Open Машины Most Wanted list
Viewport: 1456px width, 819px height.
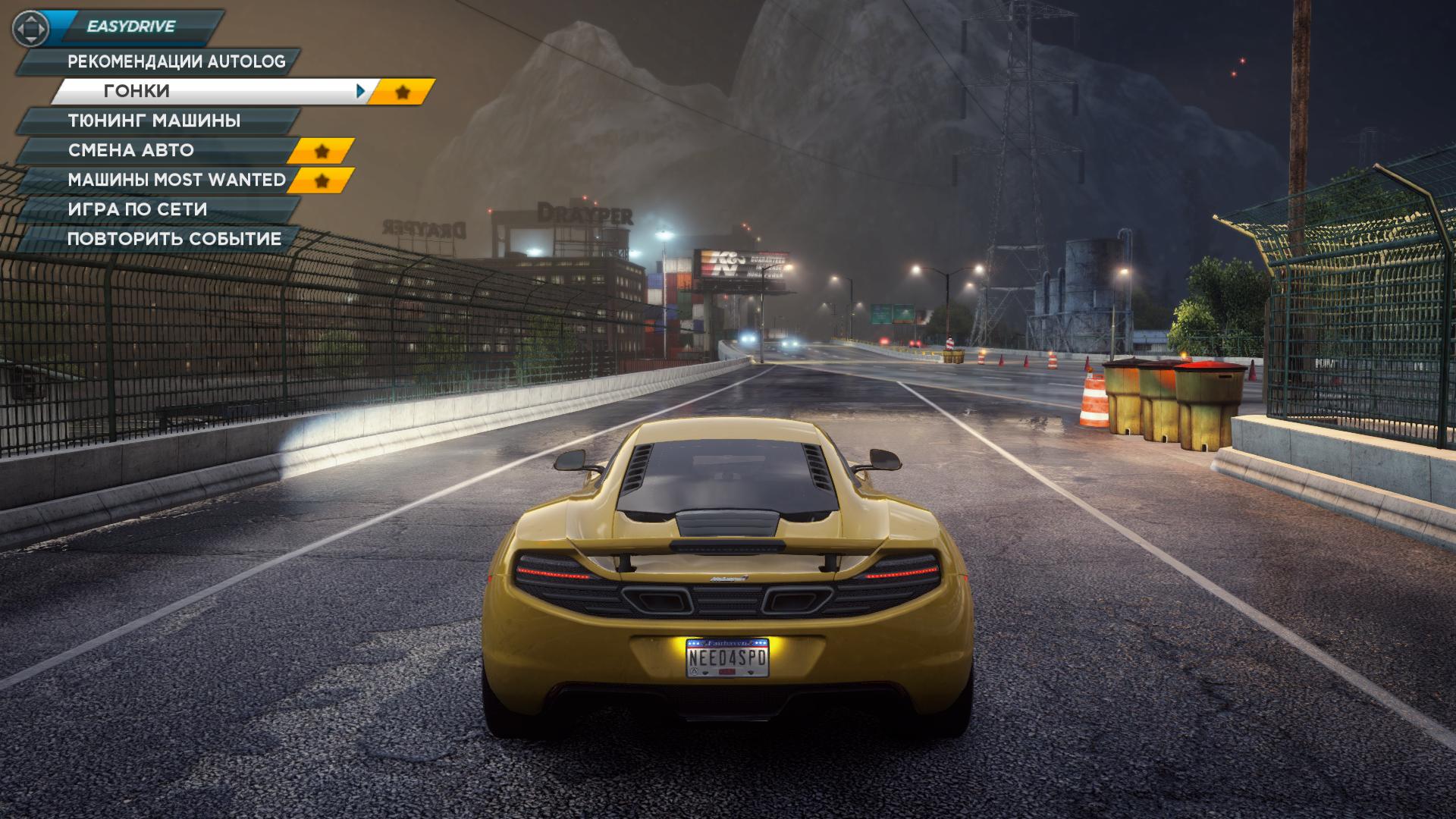177,180
